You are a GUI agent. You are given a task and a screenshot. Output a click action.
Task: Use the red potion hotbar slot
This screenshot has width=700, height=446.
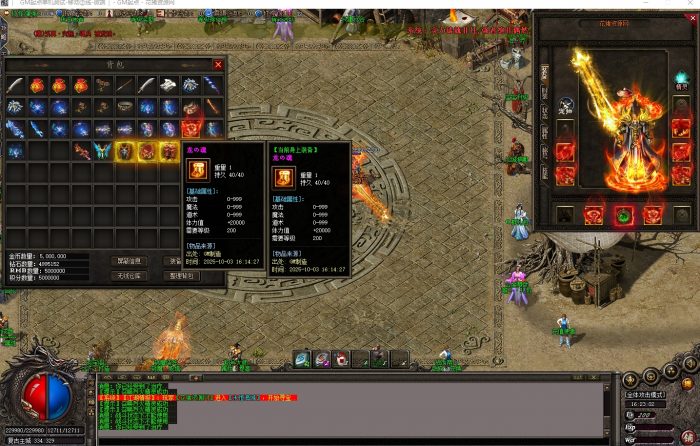coord(341,358)
